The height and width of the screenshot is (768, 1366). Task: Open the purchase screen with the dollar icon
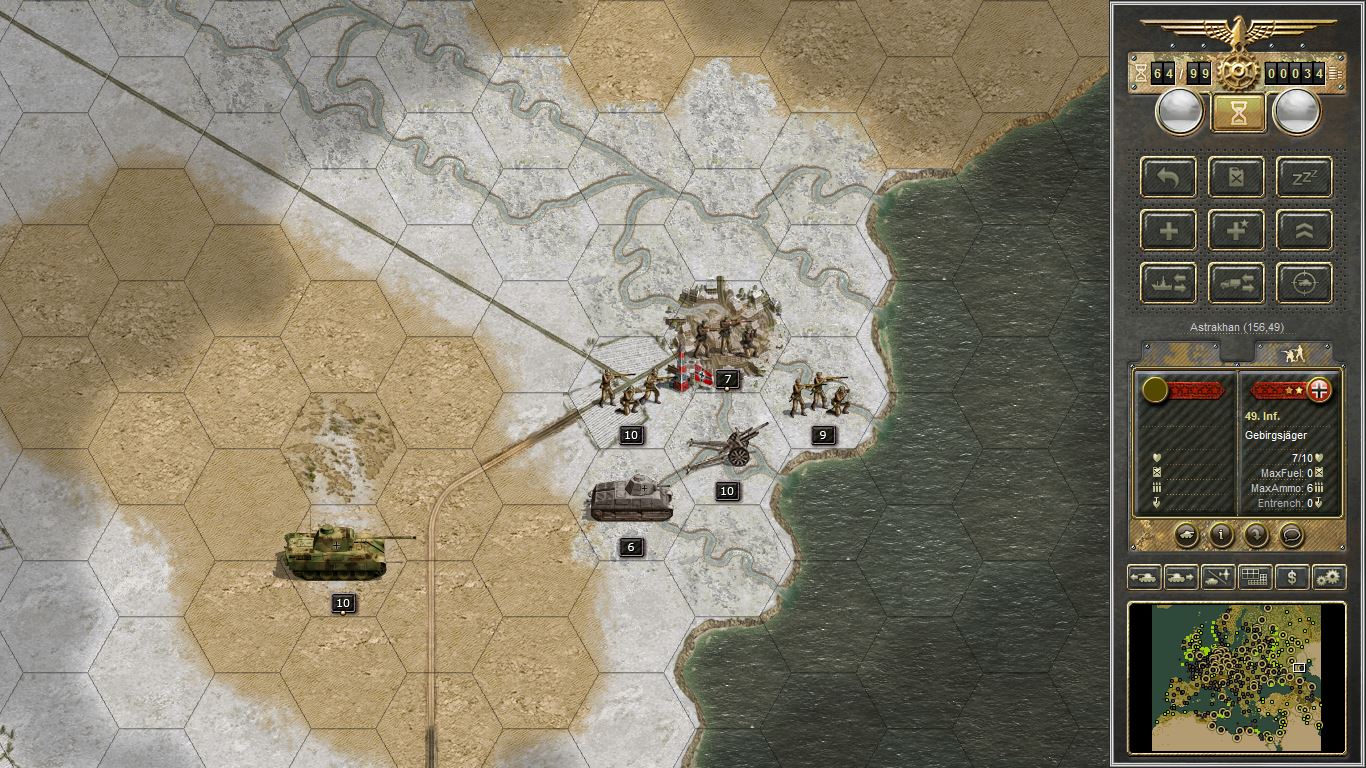click(x=1291, y=577)
